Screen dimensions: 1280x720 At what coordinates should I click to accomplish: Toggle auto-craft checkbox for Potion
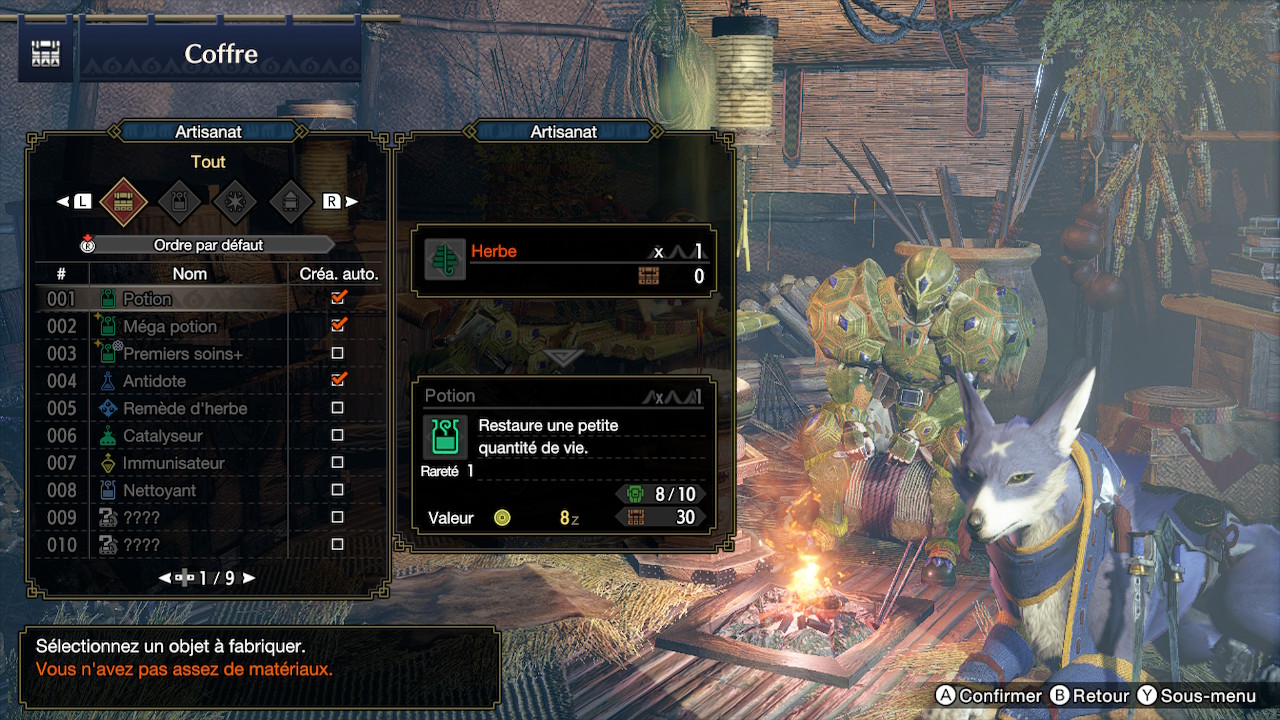click(x=338, y=298)
